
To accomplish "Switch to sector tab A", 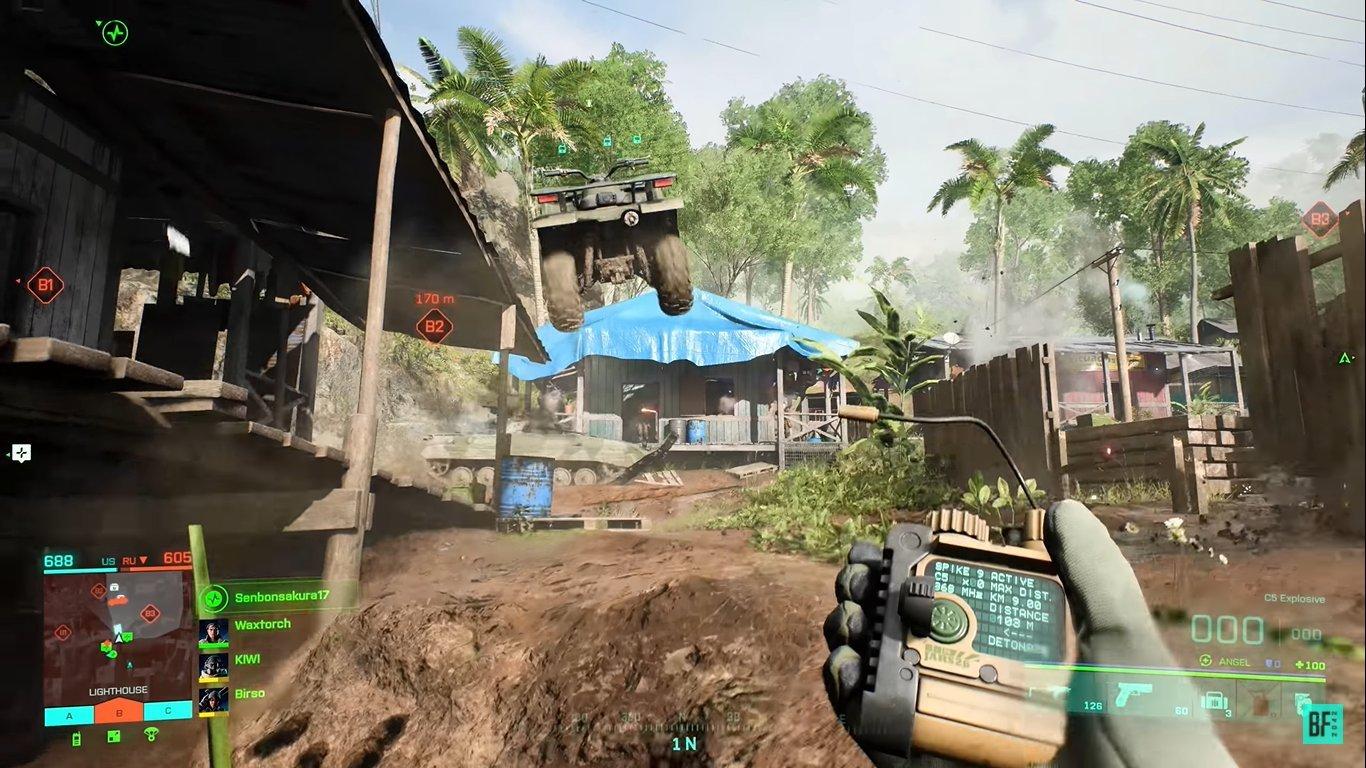I will (x=69, y=715).
